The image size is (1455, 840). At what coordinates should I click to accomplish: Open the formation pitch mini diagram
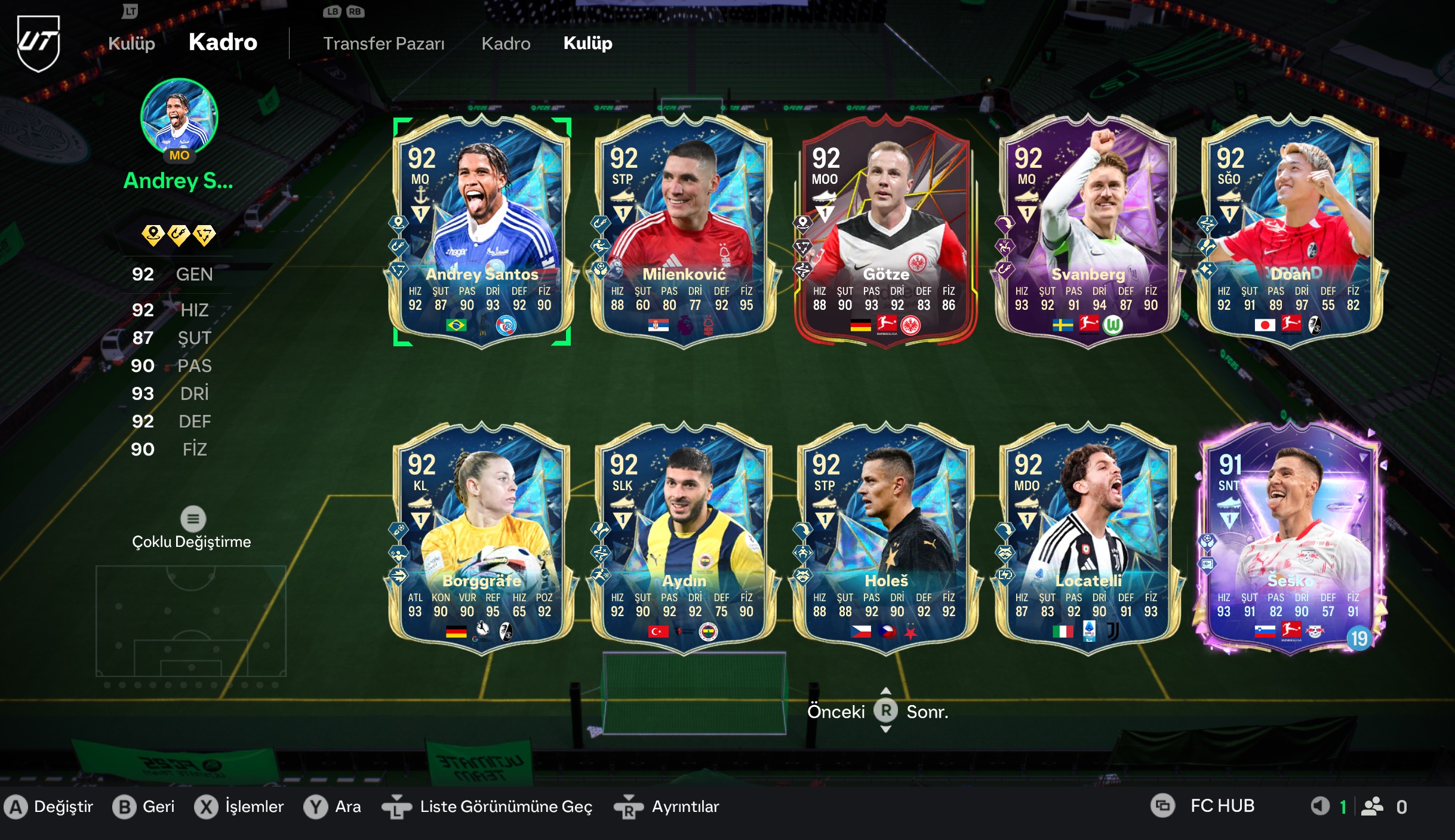click(x=191, y=621)
